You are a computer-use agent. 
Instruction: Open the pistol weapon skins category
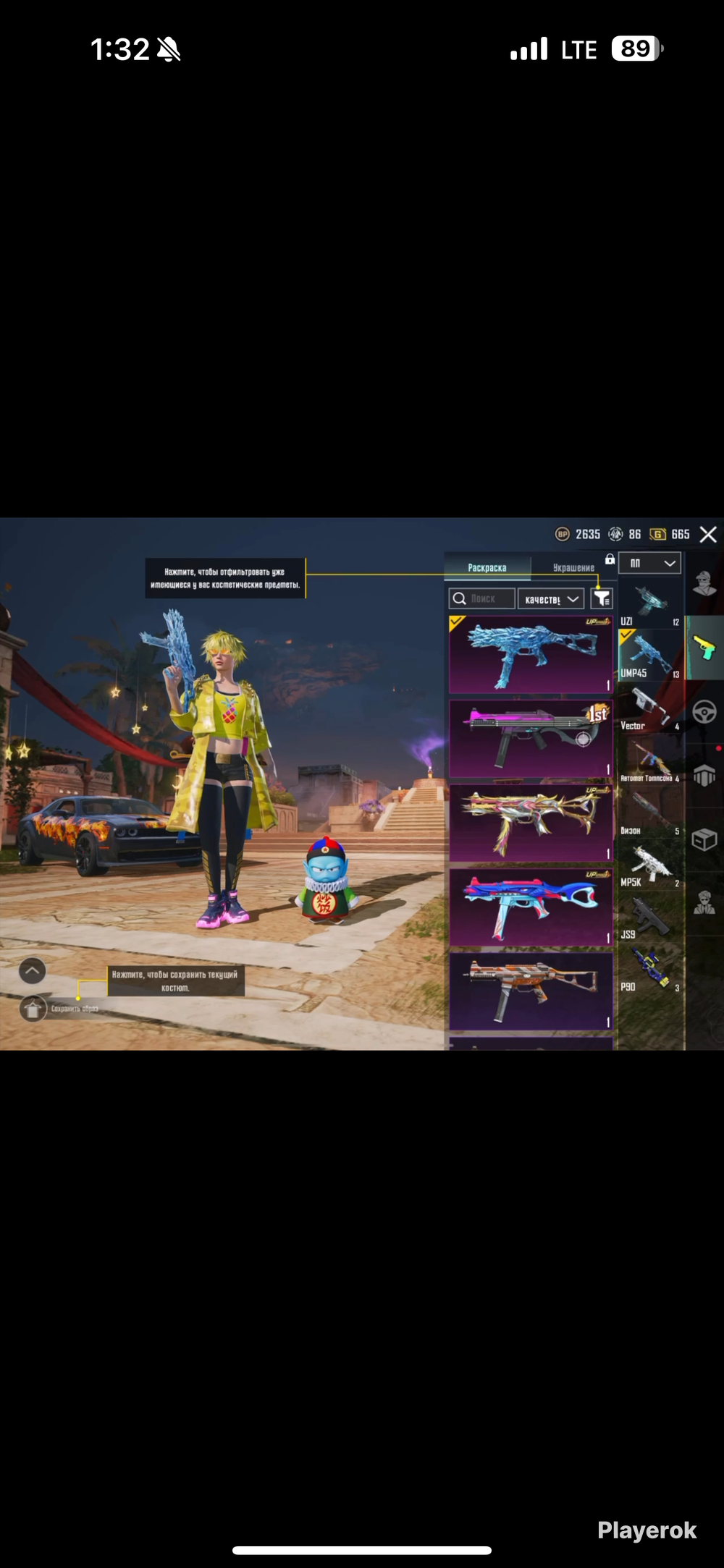(x=704, y=648)
